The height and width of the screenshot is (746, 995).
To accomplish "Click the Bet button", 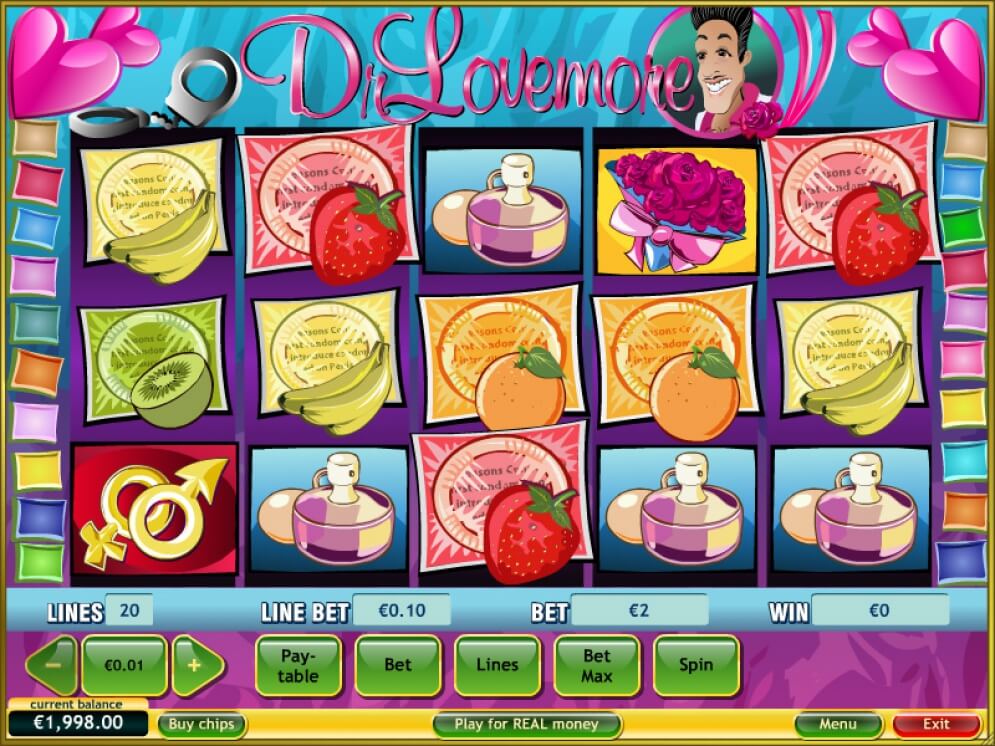I will [x=397, y=665].
